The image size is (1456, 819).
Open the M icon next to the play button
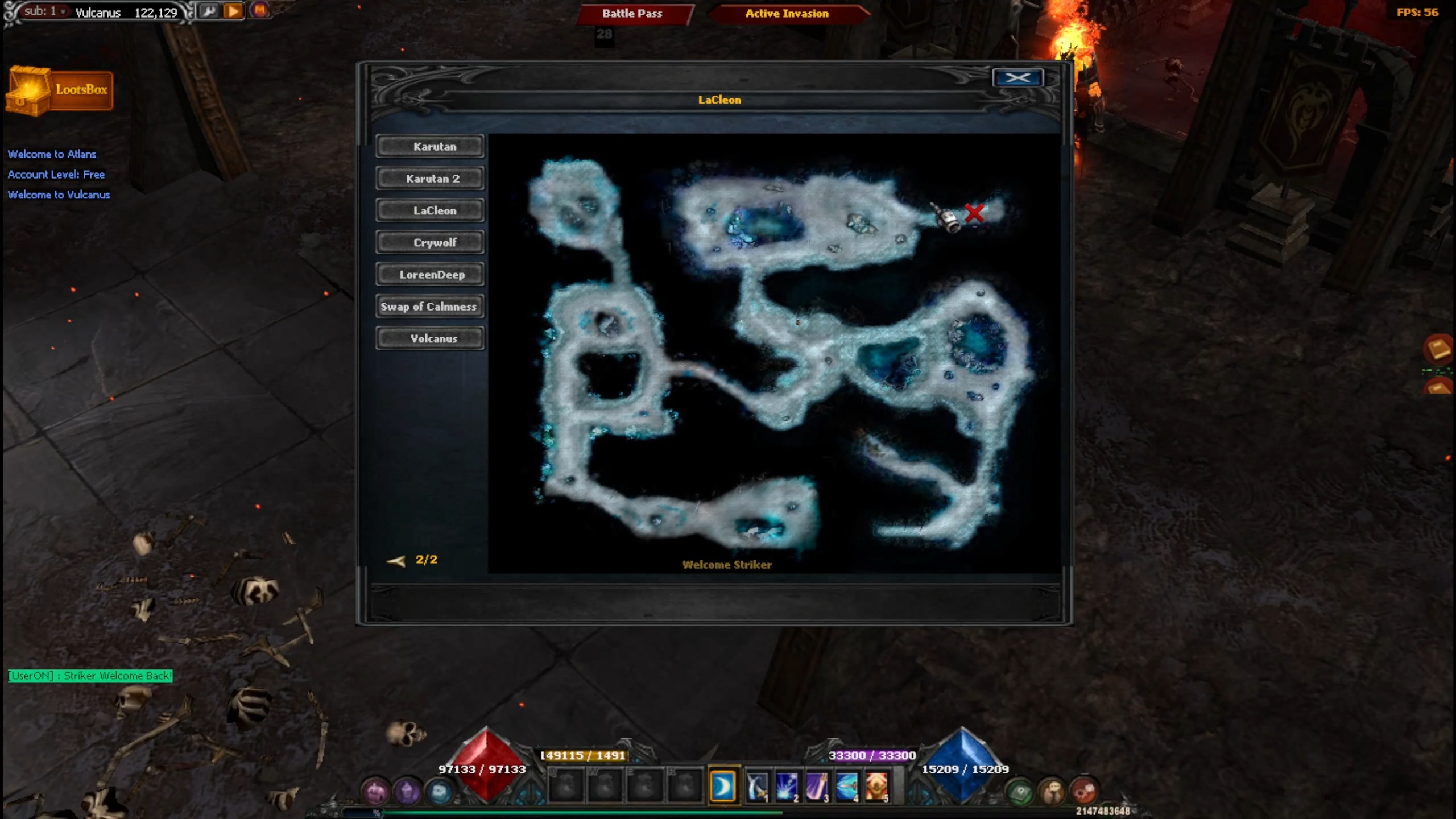[260, 10]
